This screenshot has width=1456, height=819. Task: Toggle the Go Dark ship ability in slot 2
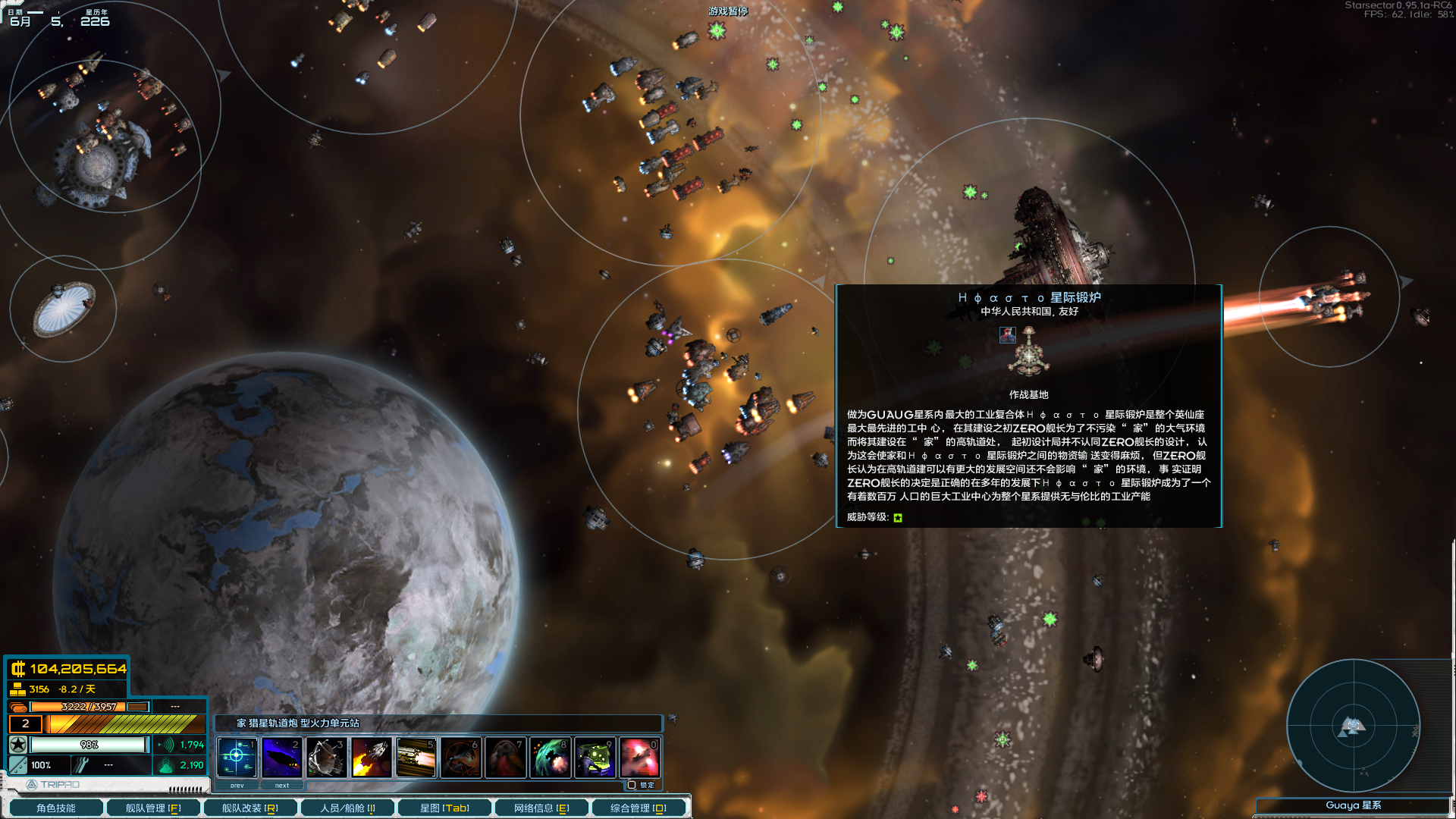click(281, 757)
